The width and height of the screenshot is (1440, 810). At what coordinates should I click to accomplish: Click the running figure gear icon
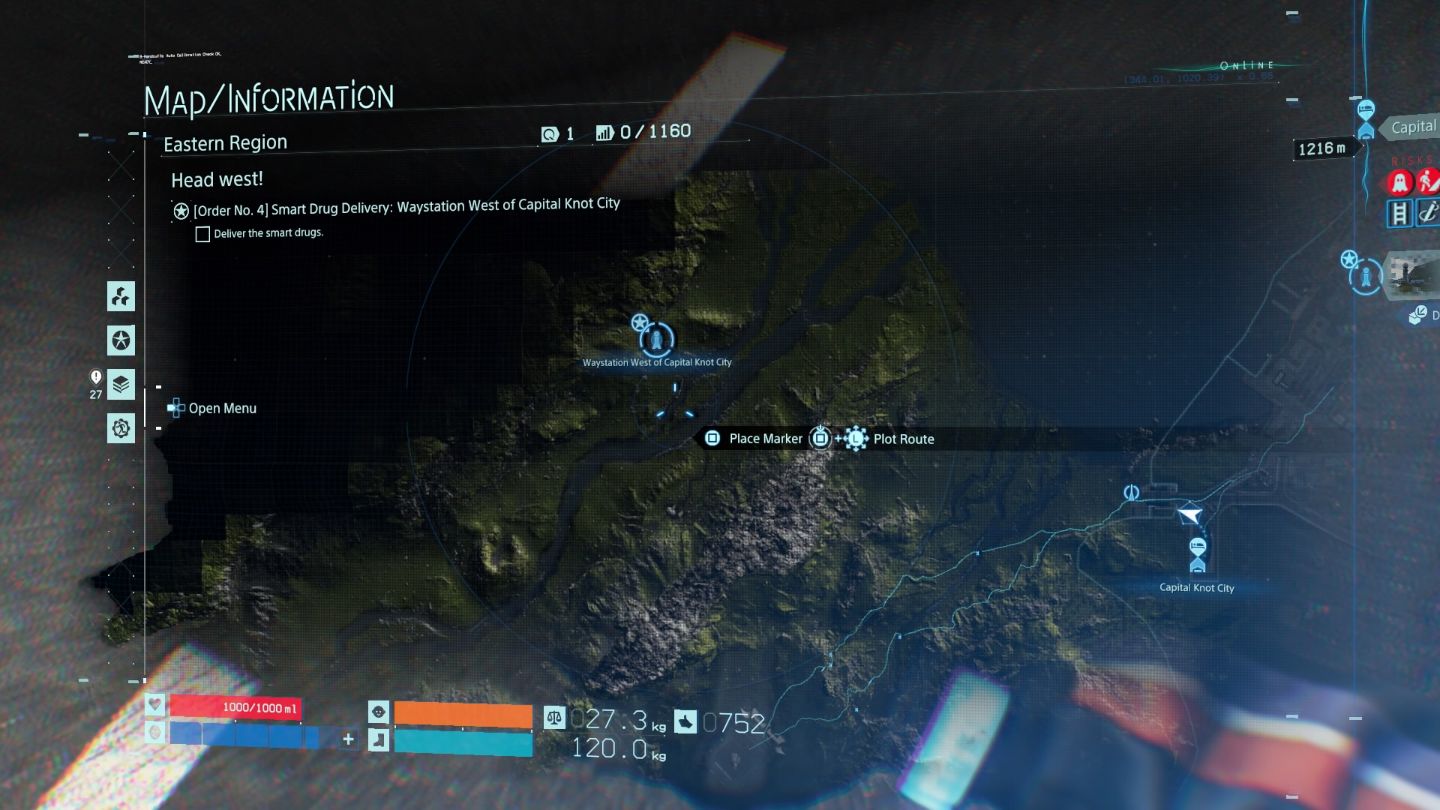(x=121, y=428)
